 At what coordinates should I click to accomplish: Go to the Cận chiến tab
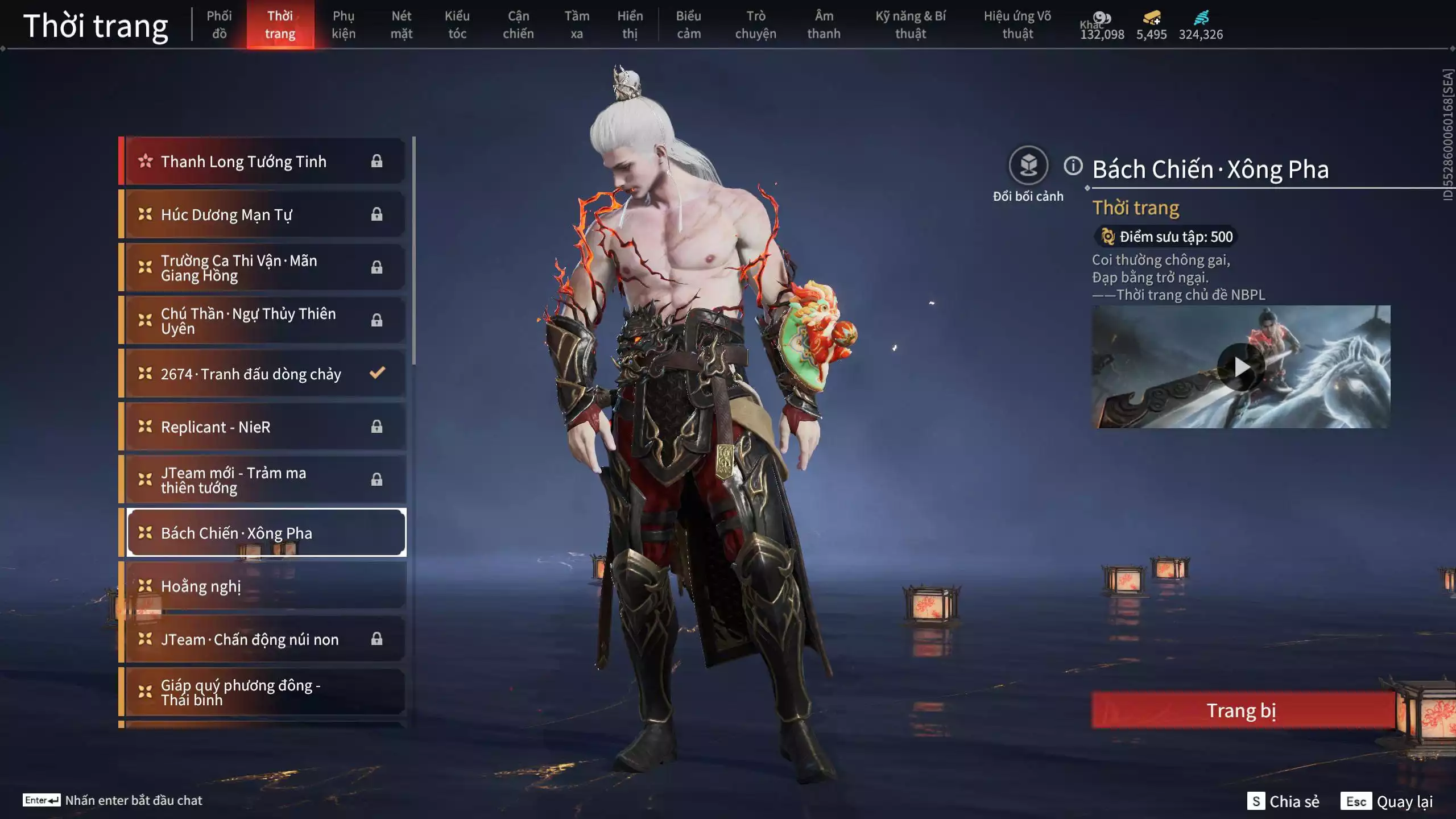[518, 25]
